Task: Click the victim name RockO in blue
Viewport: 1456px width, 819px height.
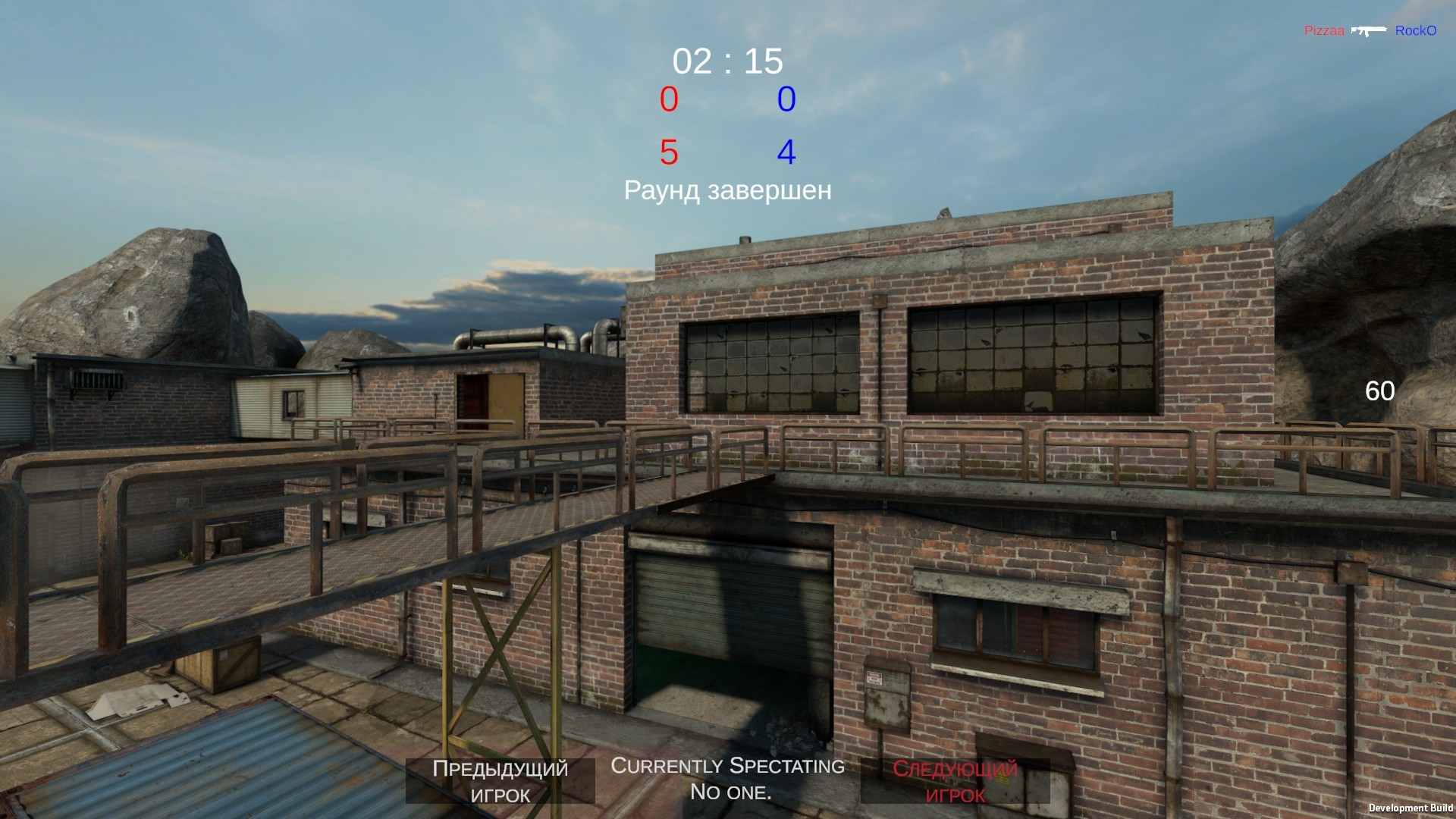Action: click(x=1415, y=31)
